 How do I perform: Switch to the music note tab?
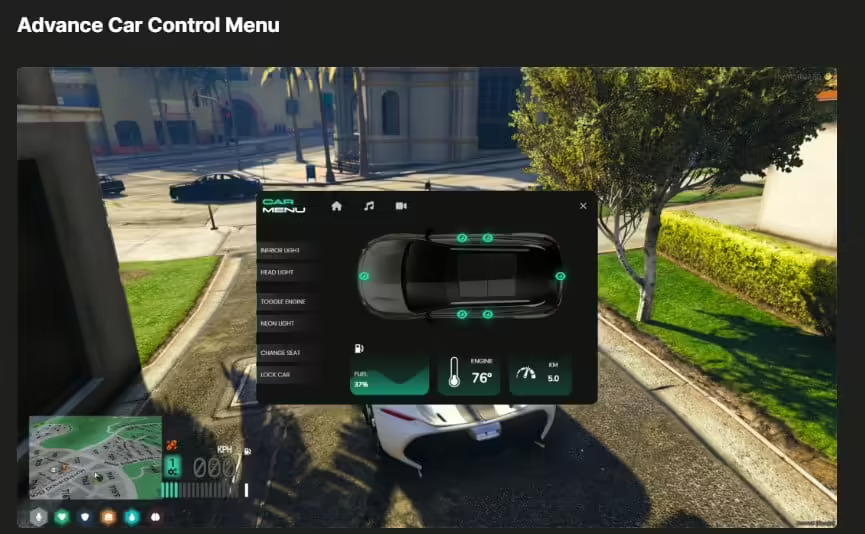point(369,206)
